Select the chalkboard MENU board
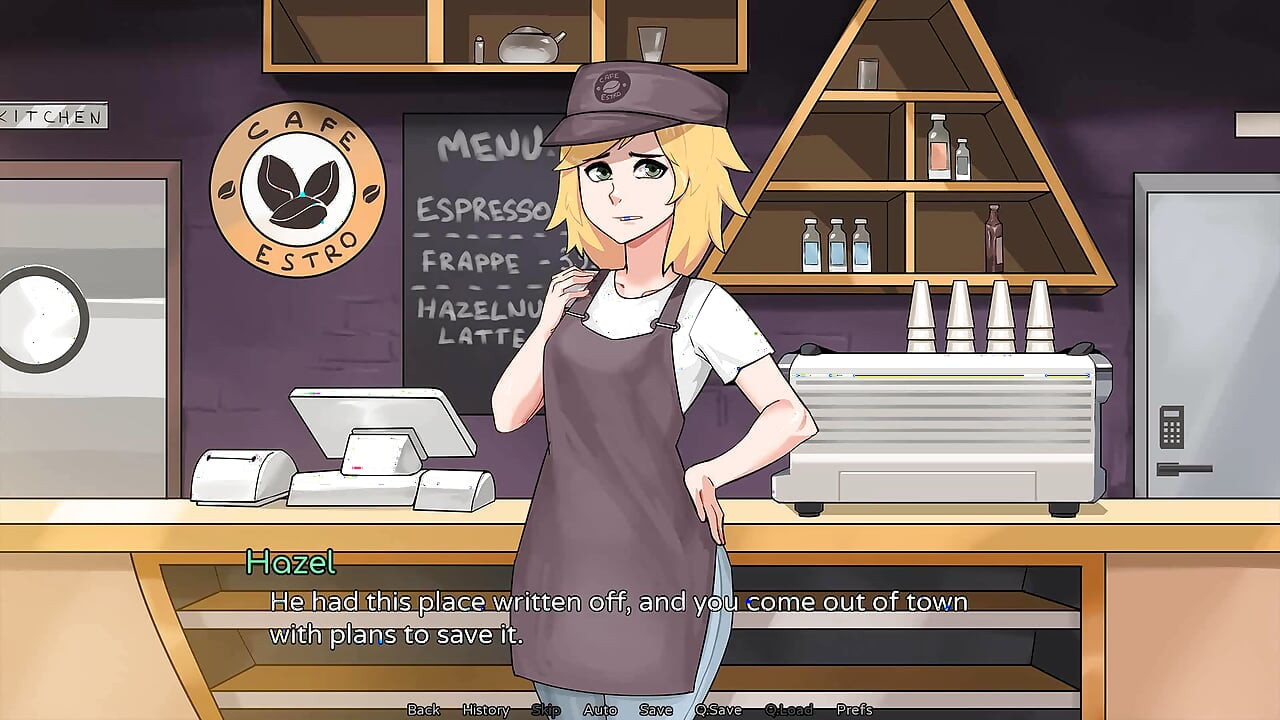 pyautogui.click(x=470, y=230)
